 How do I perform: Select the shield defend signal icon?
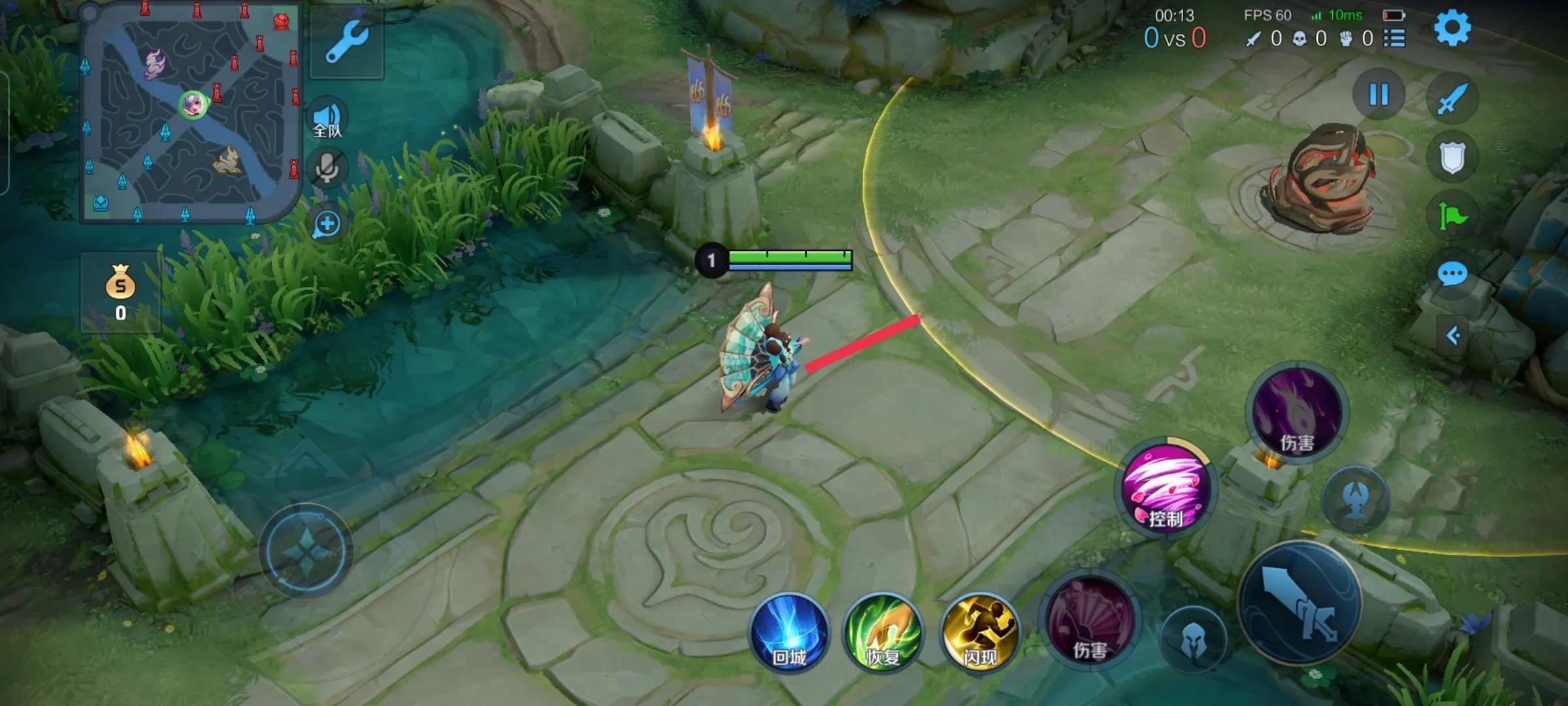(1452, 158)
